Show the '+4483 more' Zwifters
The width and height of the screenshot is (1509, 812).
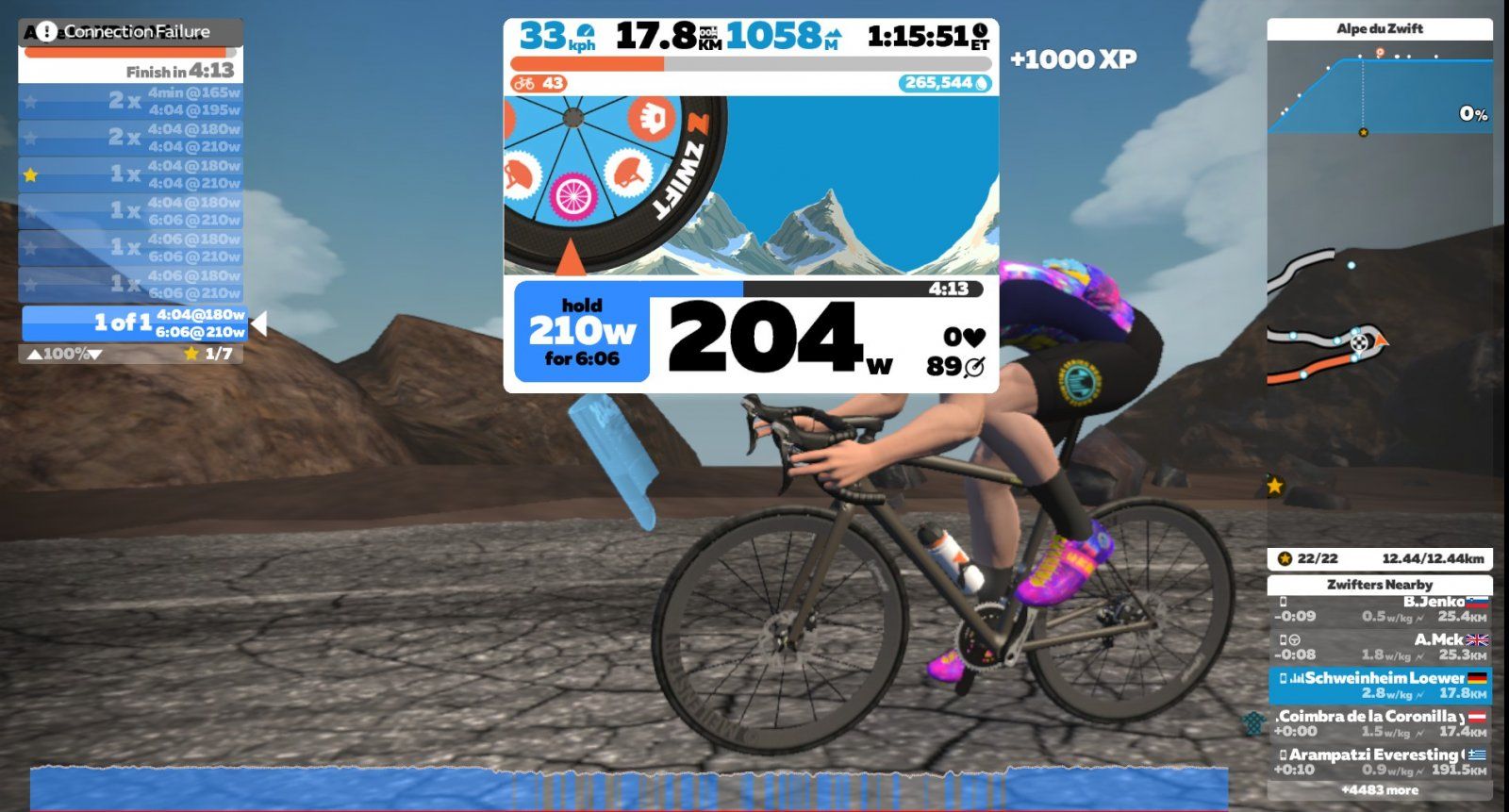[x=1380, y=790]
